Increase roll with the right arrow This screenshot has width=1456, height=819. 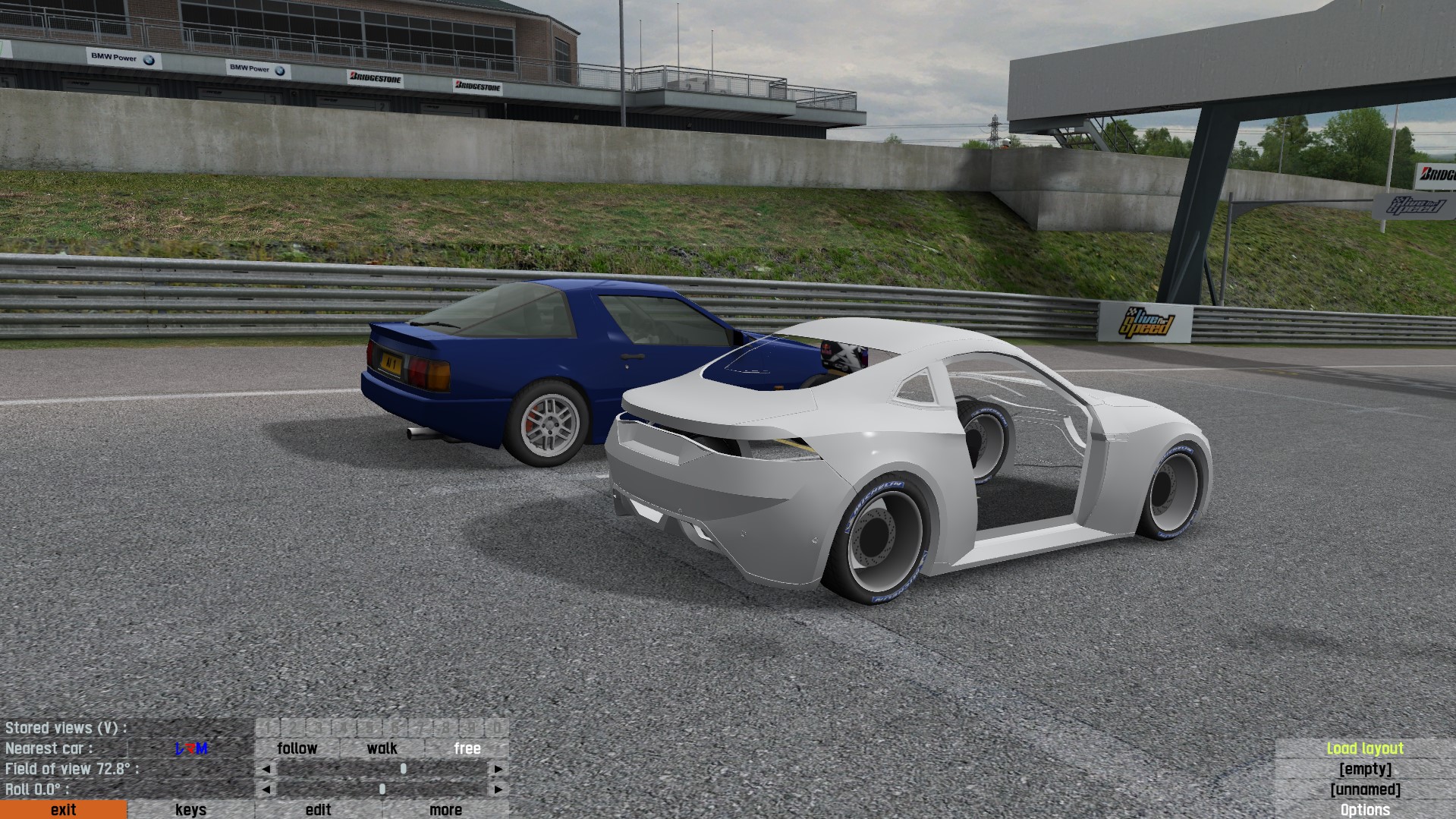(498, 789)
